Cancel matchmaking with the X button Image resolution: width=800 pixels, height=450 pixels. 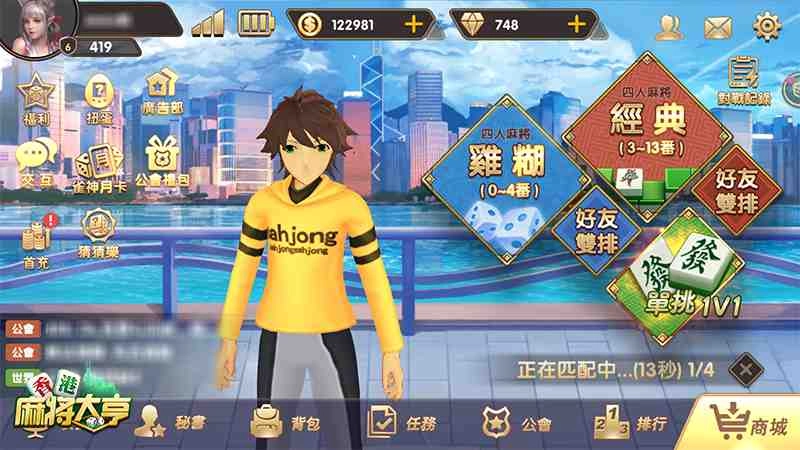[745, 368]
